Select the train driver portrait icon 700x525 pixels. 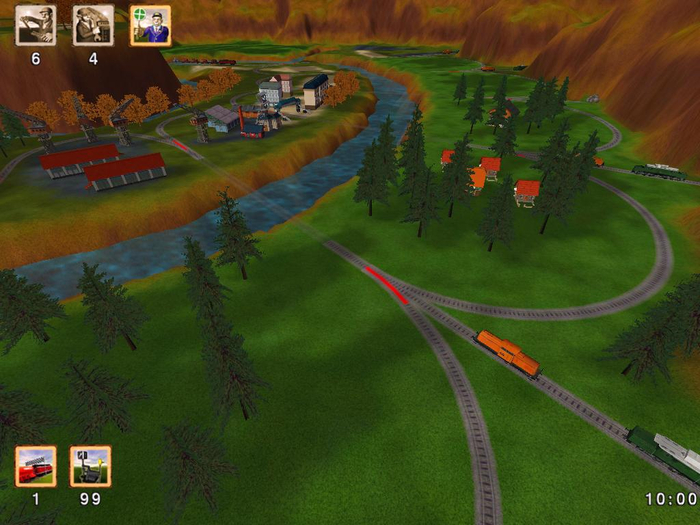pyautogui.click(x=35, y=26)
